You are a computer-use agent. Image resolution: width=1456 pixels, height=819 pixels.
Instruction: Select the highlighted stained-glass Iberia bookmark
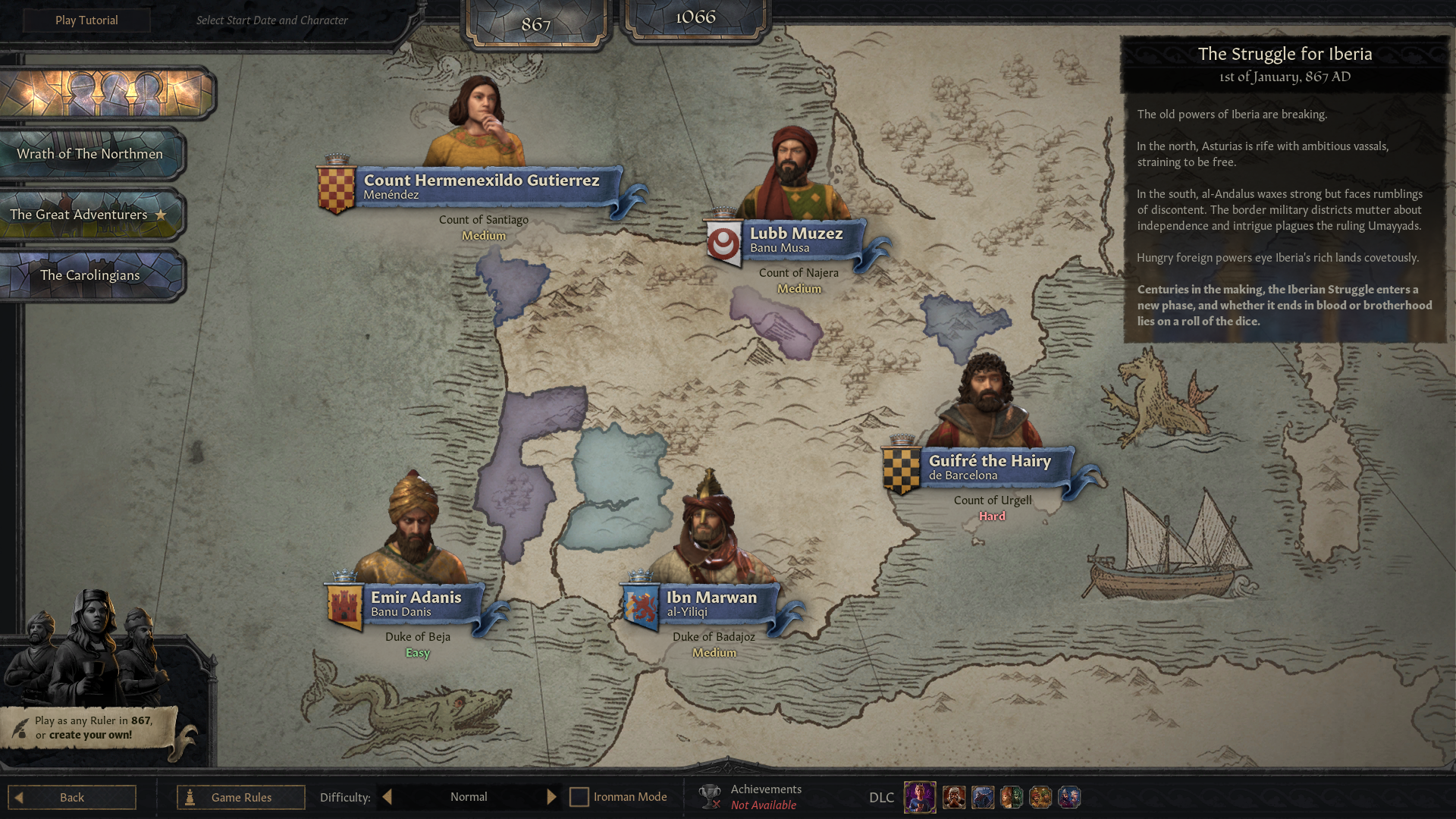click(106, 93)
